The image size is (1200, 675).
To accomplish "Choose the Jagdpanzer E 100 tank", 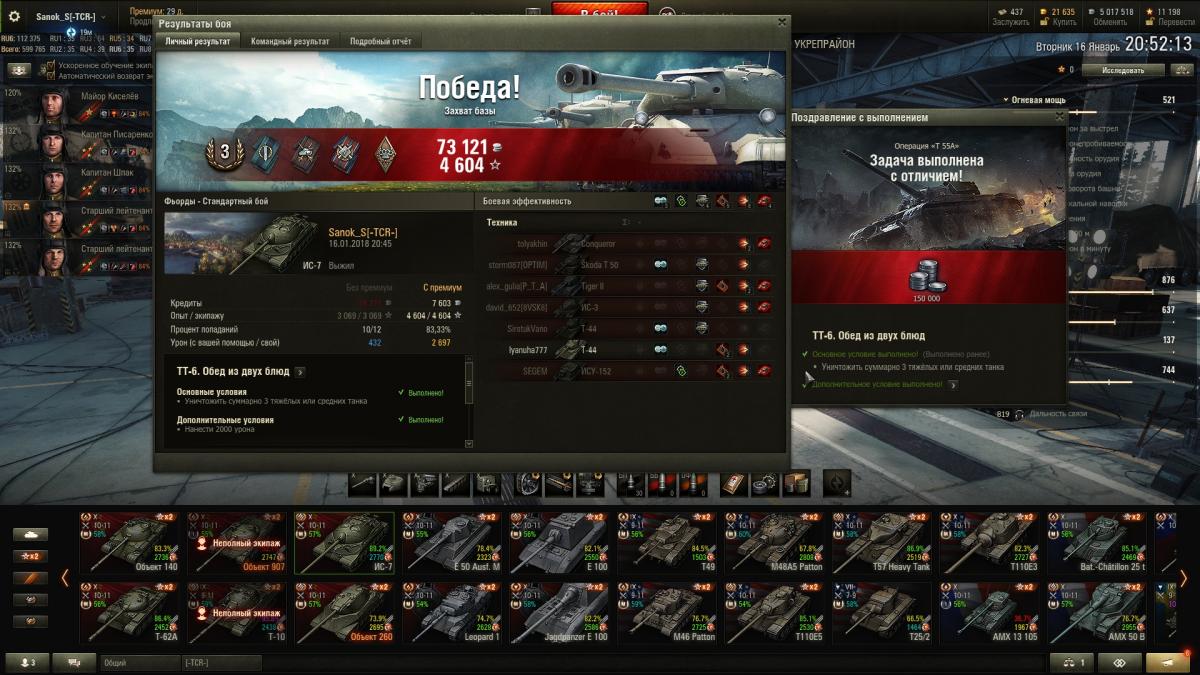I will (x=559, y=612).
